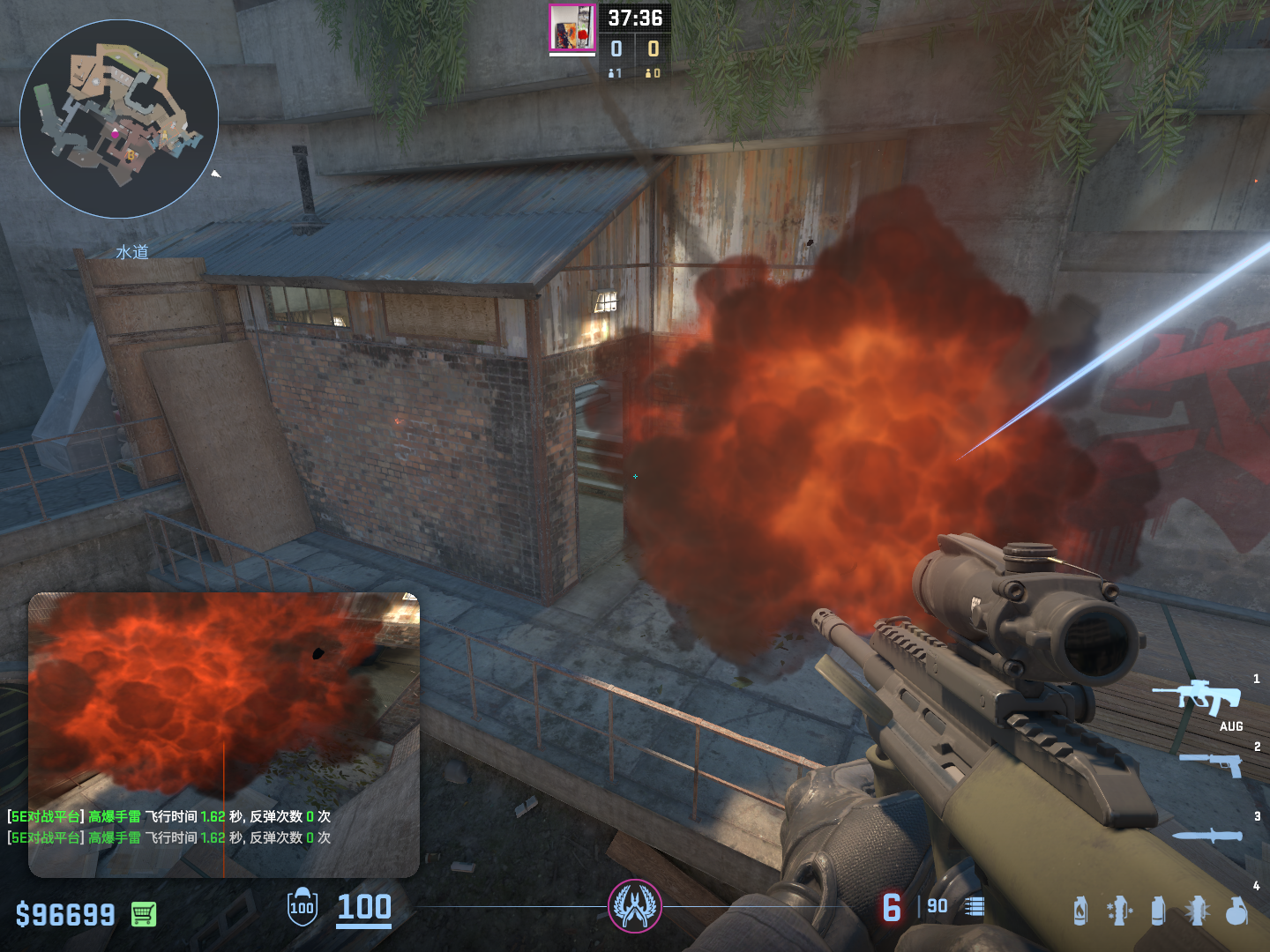This screenshot has width=1270, height=952.
Task: Switch to the silenced pistol slot
Action: click(x=1211, y=763)
